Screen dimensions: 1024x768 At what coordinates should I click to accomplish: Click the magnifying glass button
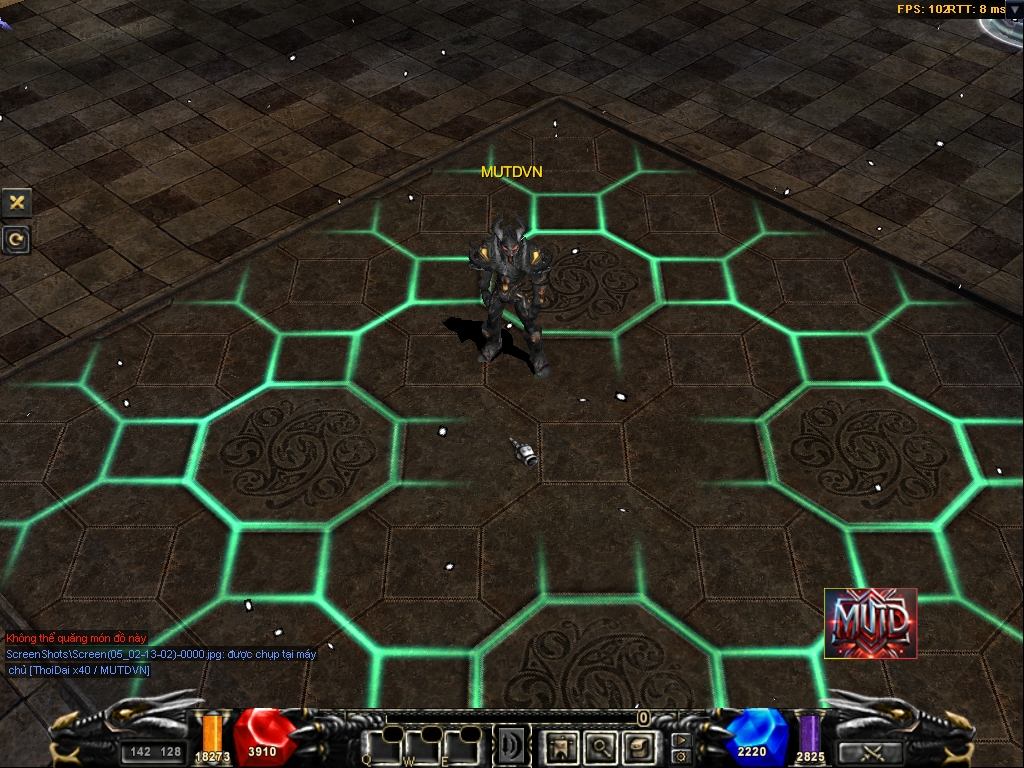tap(600, 746)
